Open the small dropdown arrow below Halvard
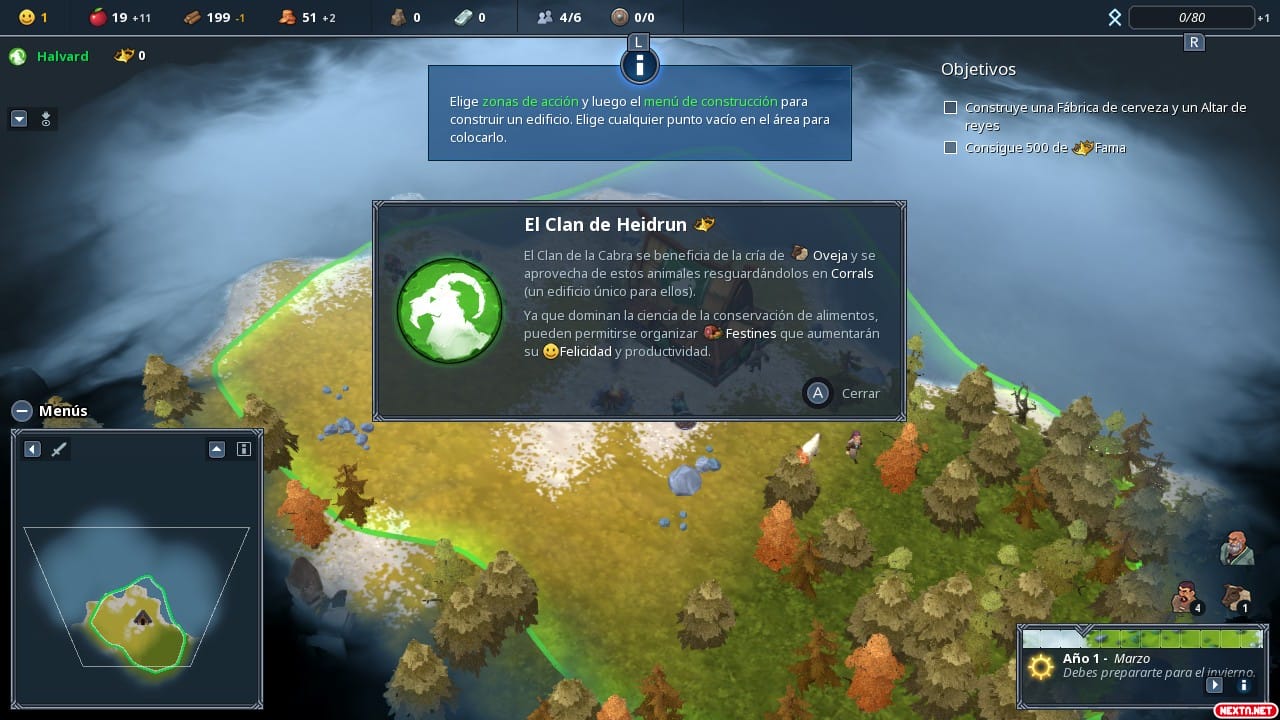The width and height of the screenshot is (1280, 720). click(x=18, y=119)
